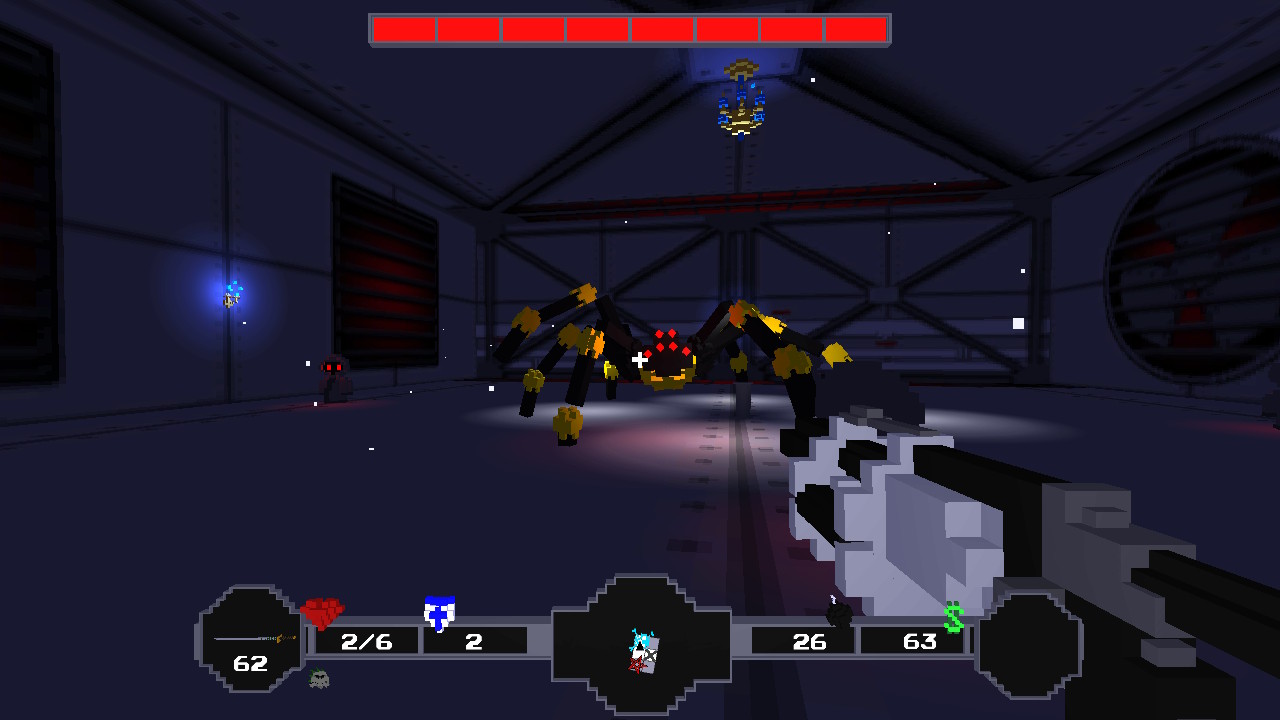Click the rightmost red health bar segment
This screenshot has width=1280, height=720.
[x=855, y=28]
